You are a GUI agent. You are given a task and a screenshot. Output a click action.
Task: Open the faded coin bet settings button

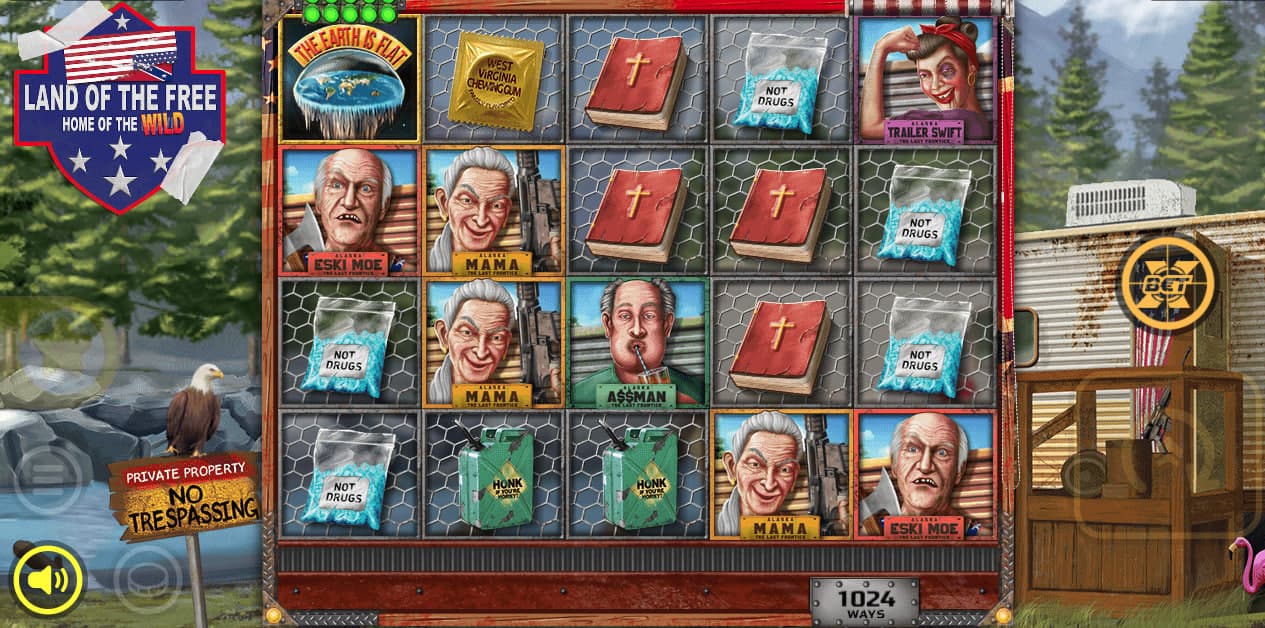pos(147,579)
